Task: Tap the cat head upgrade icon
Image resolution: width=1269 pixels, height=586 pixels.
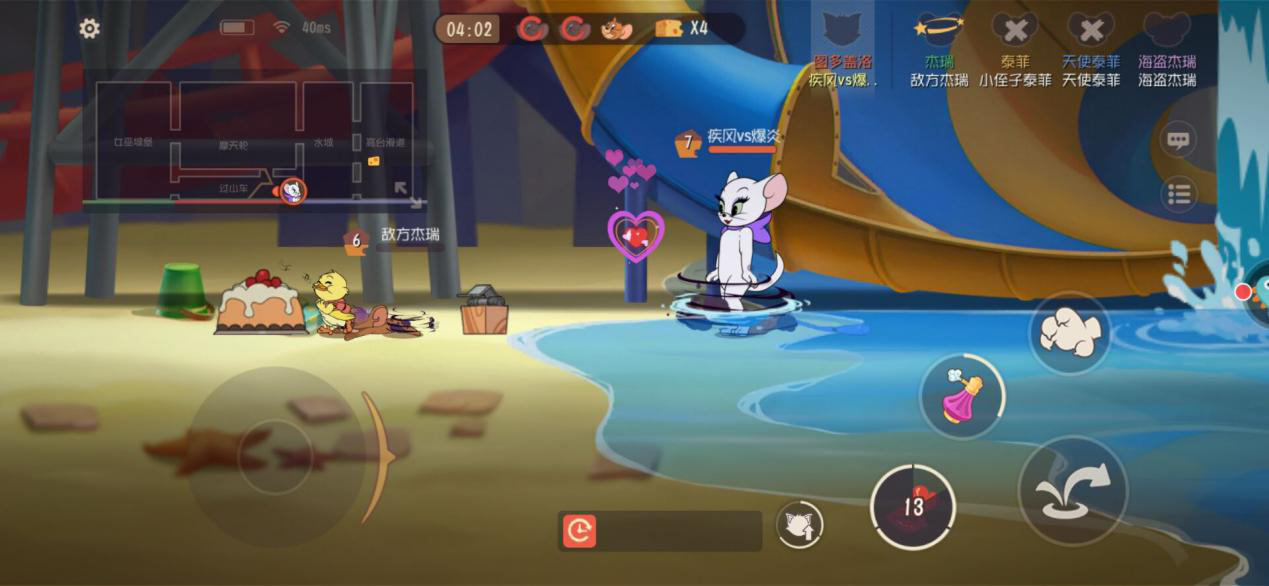Action: pos(799,525)
